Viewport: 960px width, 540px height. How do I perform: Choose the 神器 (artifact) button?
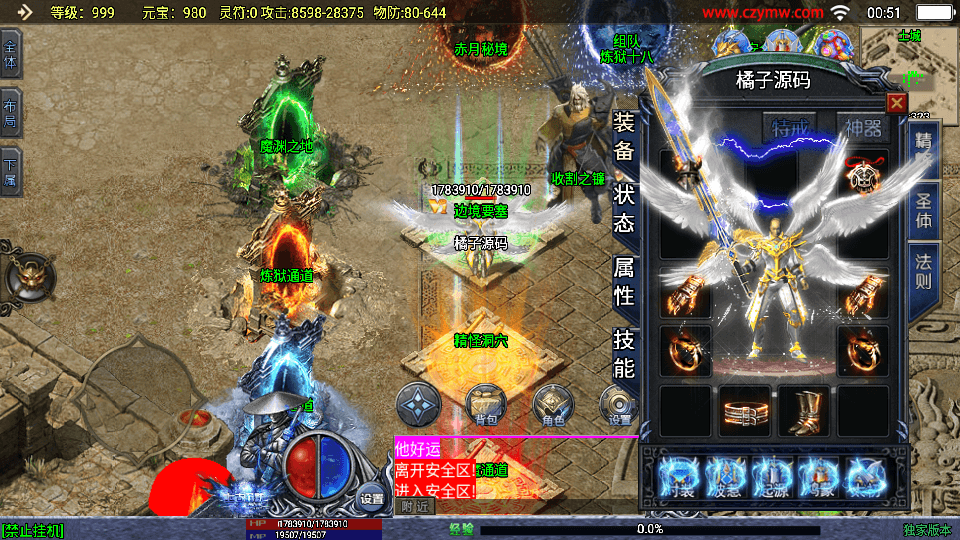[x=863, y=129]
